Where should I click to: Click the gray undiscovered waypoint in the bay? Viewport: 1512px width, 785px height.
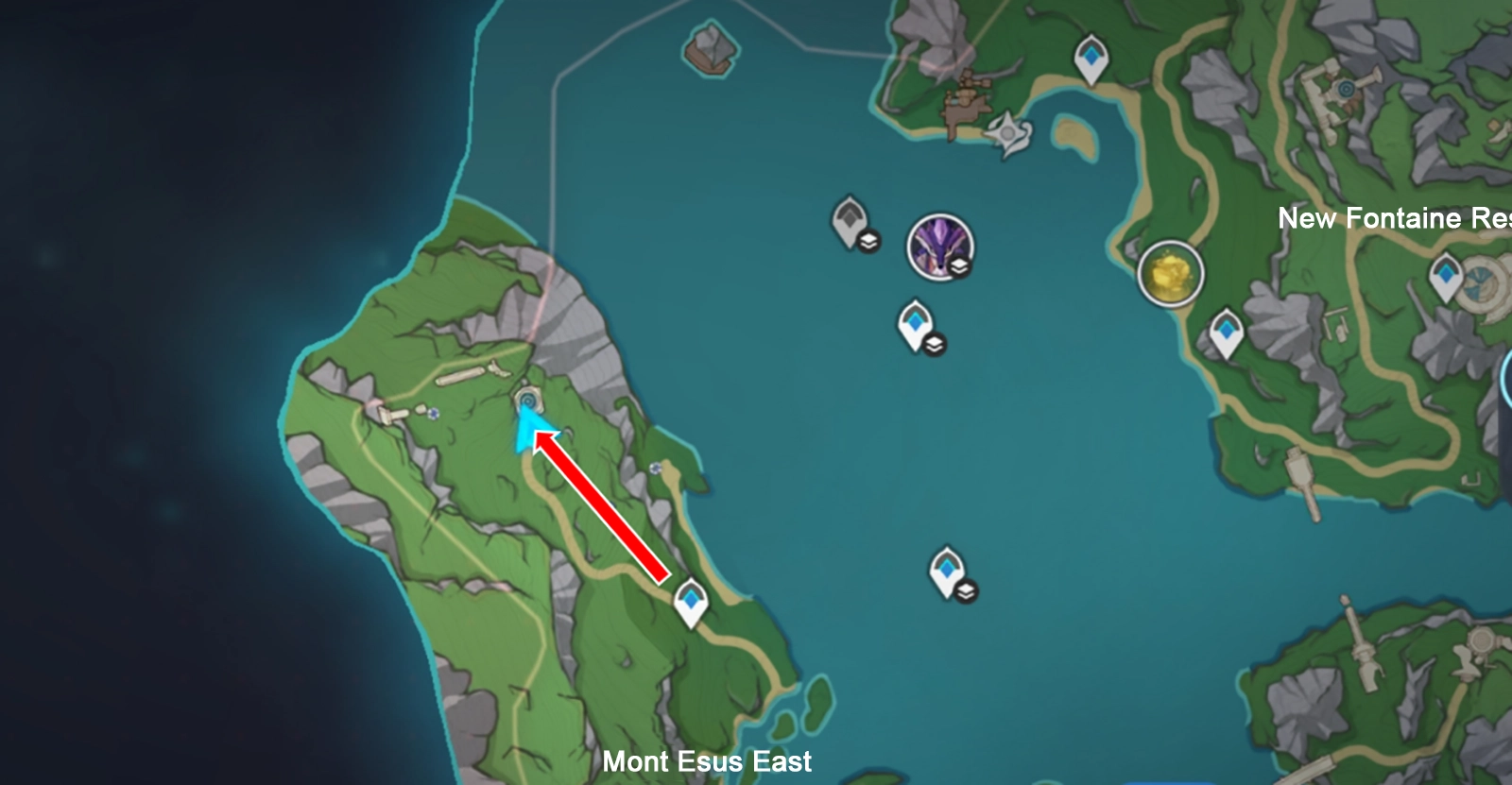[850, 219]
